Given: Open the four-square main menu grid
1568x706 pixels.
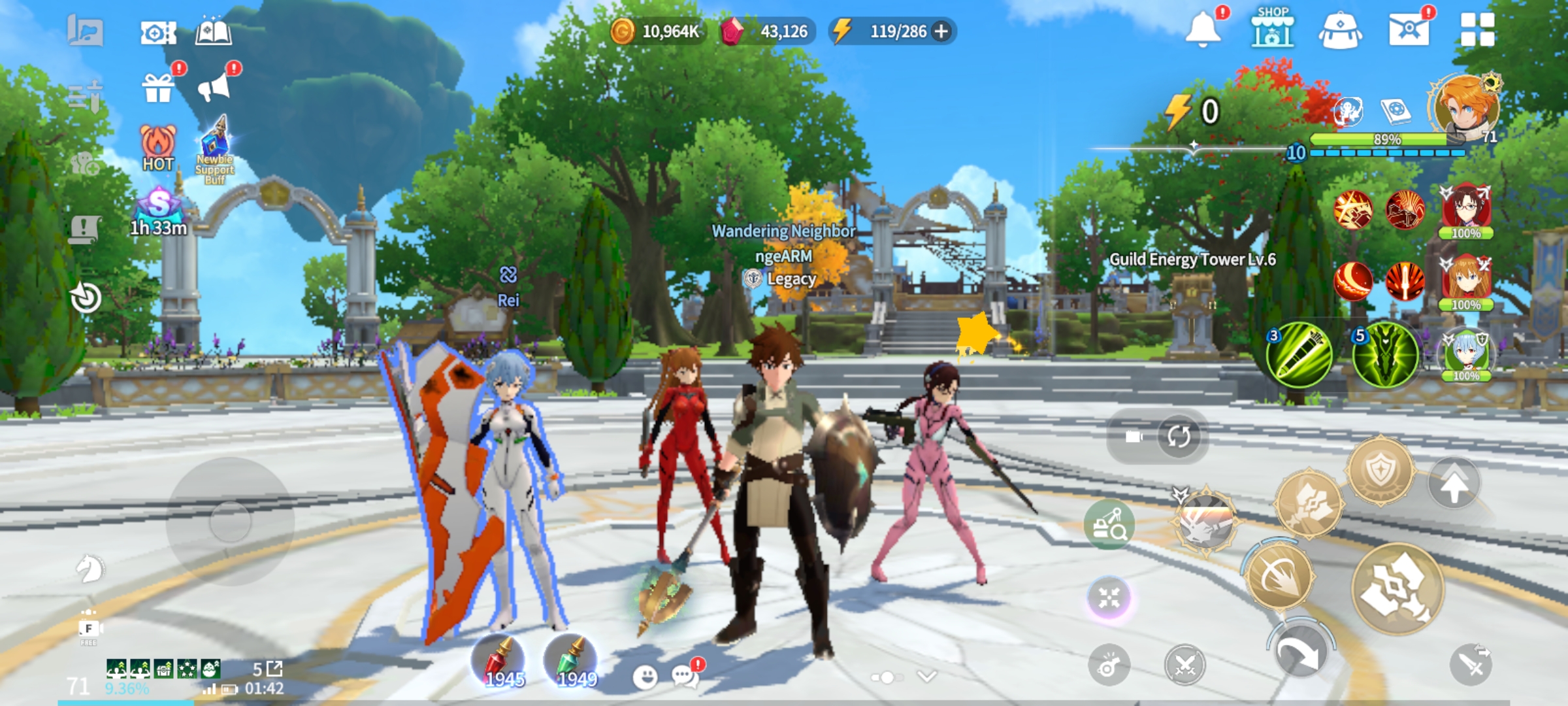Looking at the screenshot, I should pos(1477,29).
